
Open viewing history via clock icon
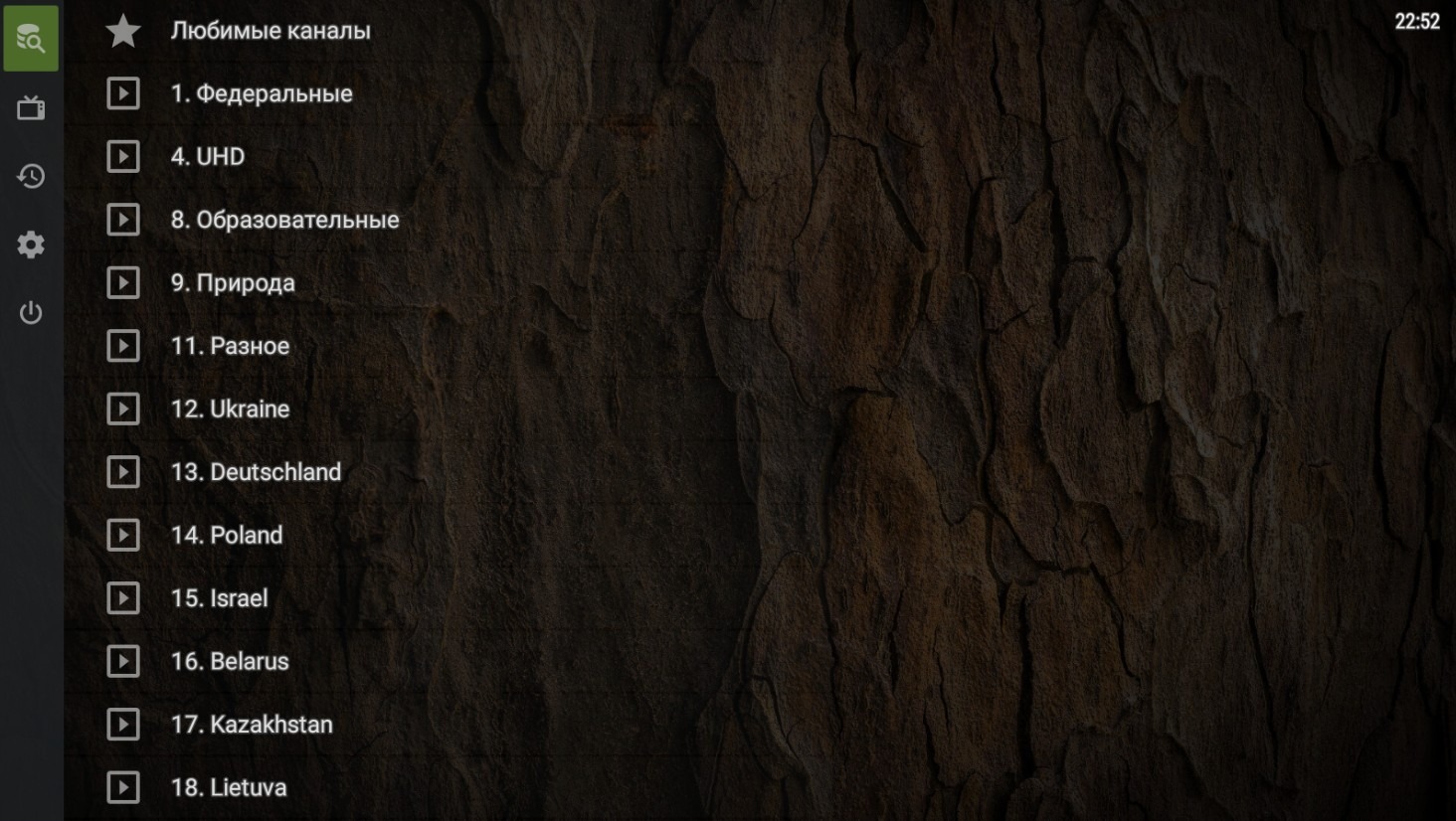pos(31,176)
